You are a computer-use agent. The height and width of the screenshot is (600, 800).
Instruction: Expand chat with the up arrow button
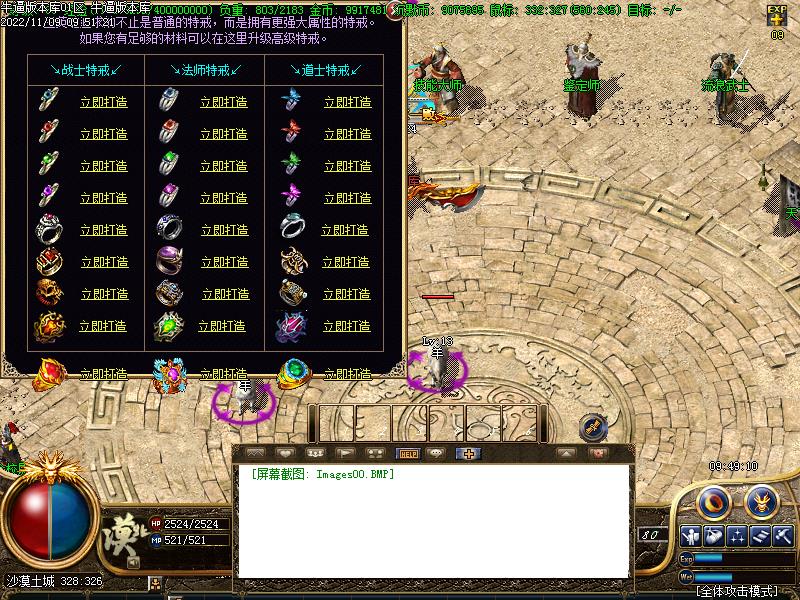[x=566, y=453]
